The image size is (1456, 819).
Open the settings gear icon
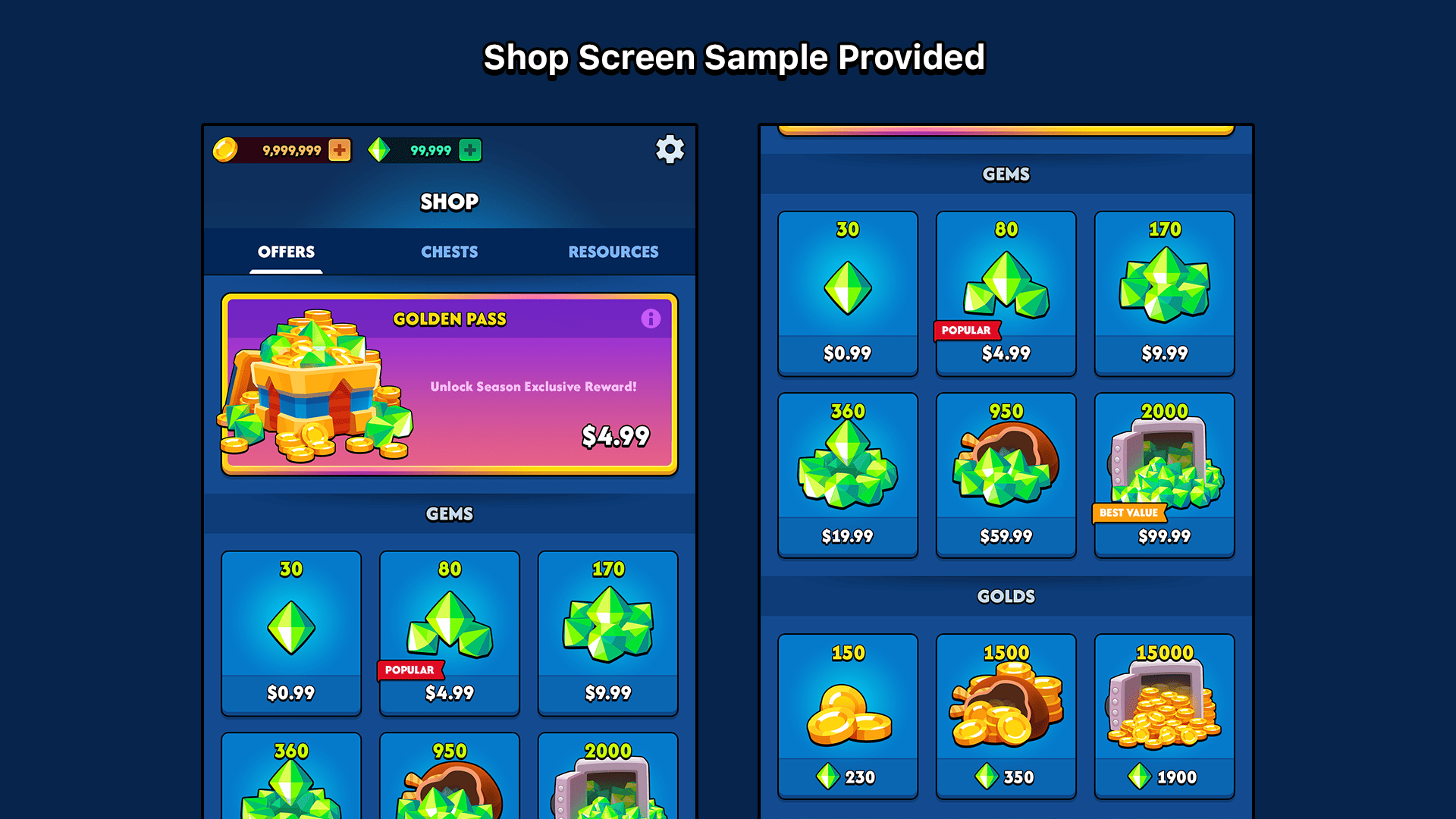[670, 149]
